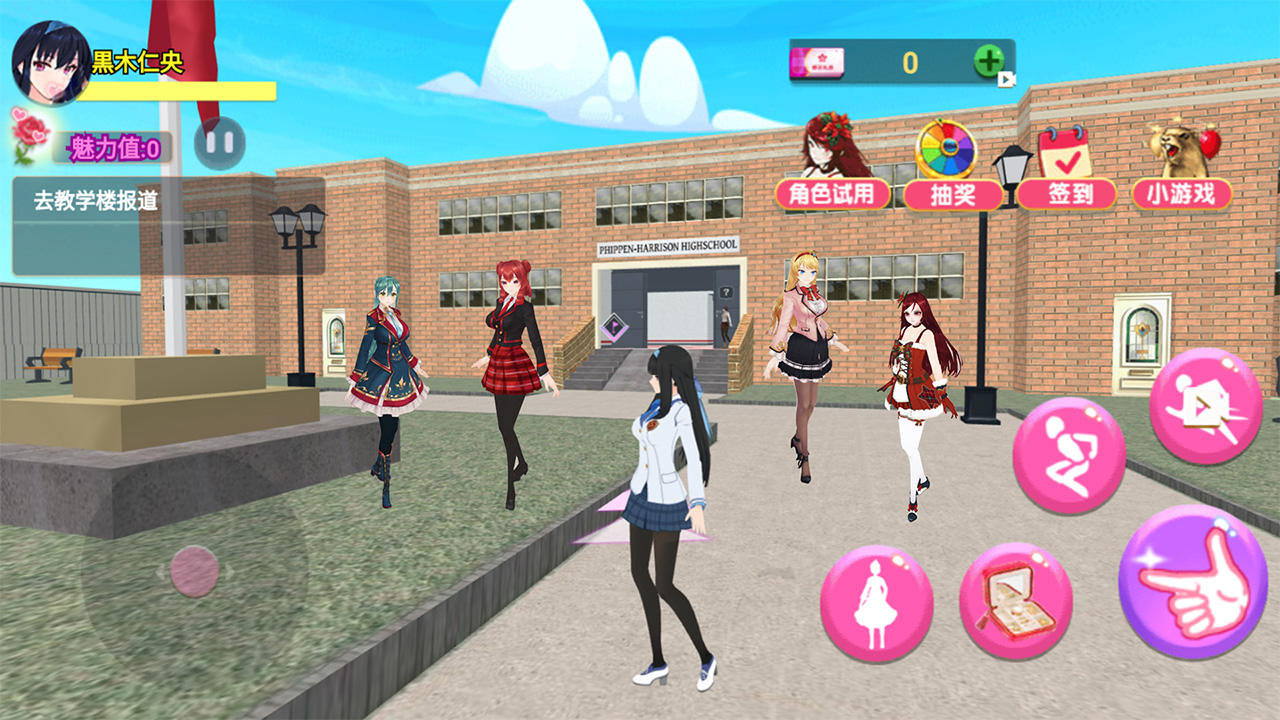The image size is (1280, 720).
Task: Tap the camera view switch button
Action: [1205, 406]
